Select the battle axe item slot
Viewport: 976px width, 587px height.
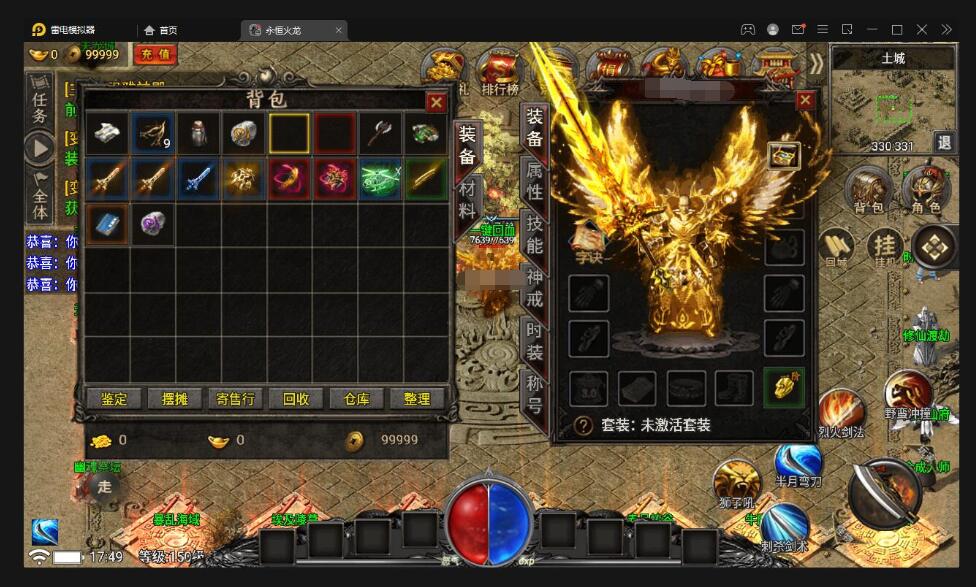click(380, 133)
